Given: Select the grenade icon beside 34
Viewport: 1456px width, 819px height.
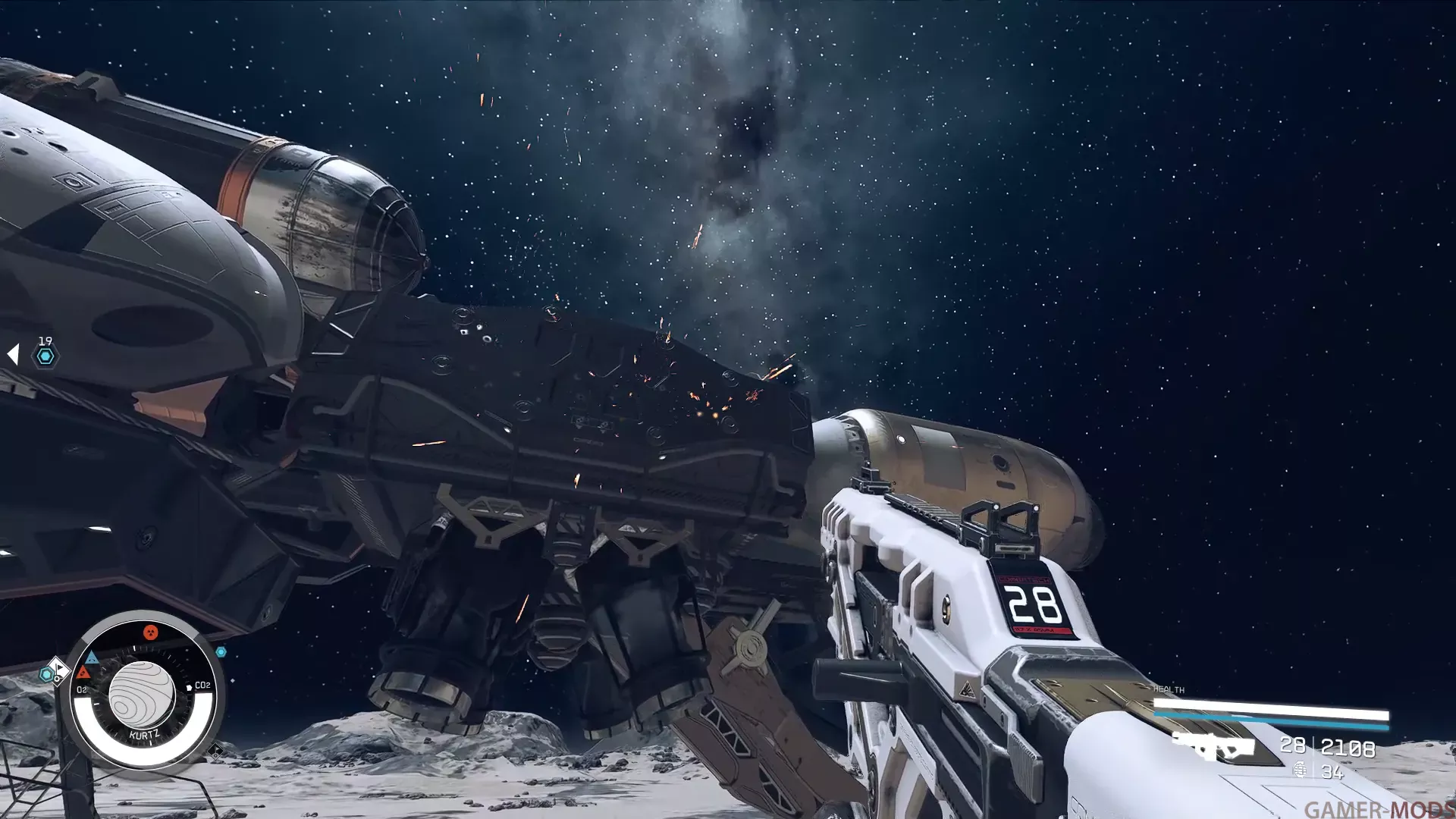Looking at the screenshot, I should tap(1300, 770).
